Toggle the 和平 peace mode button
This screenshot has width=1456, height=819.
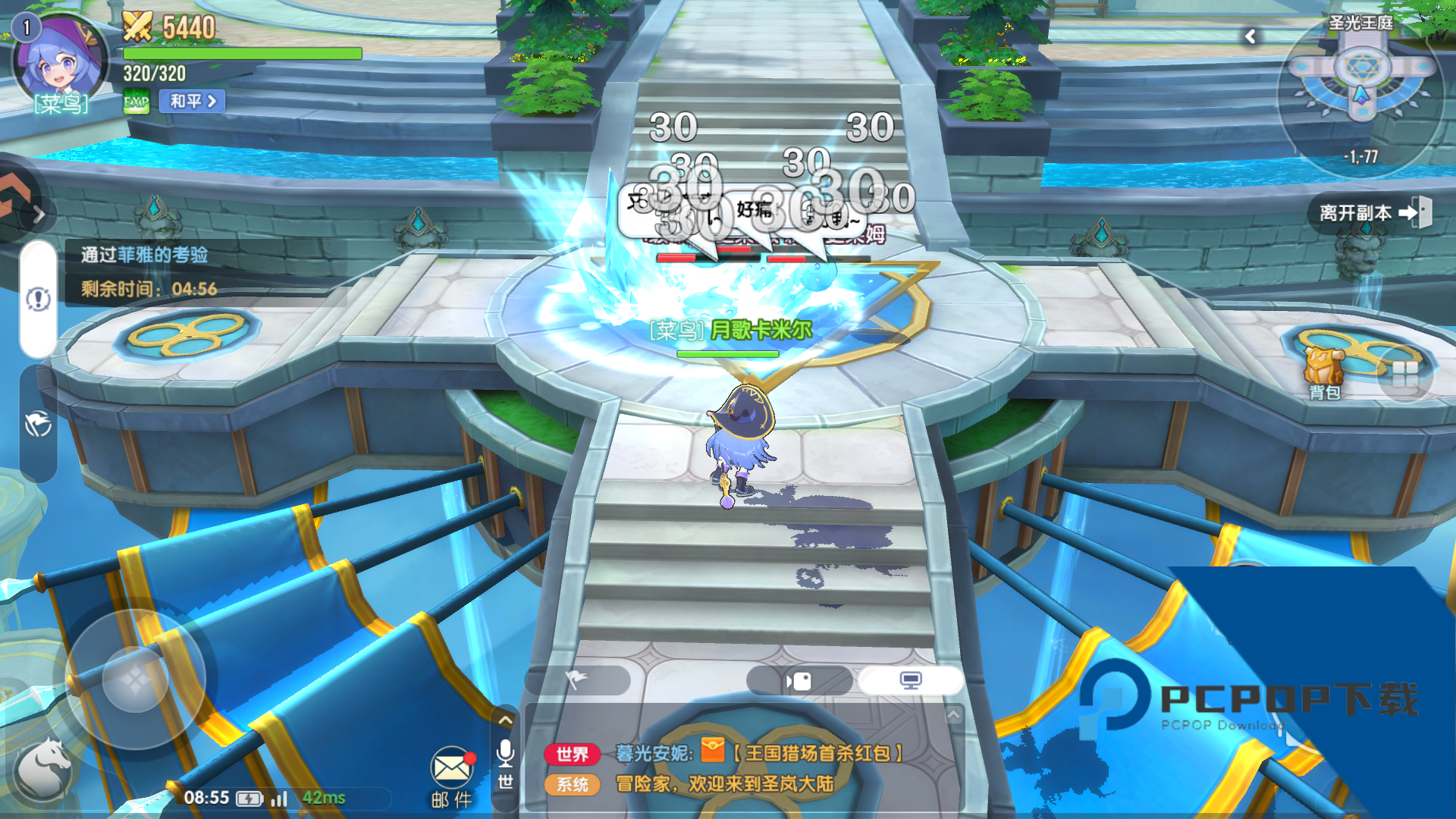pos(192,101)
